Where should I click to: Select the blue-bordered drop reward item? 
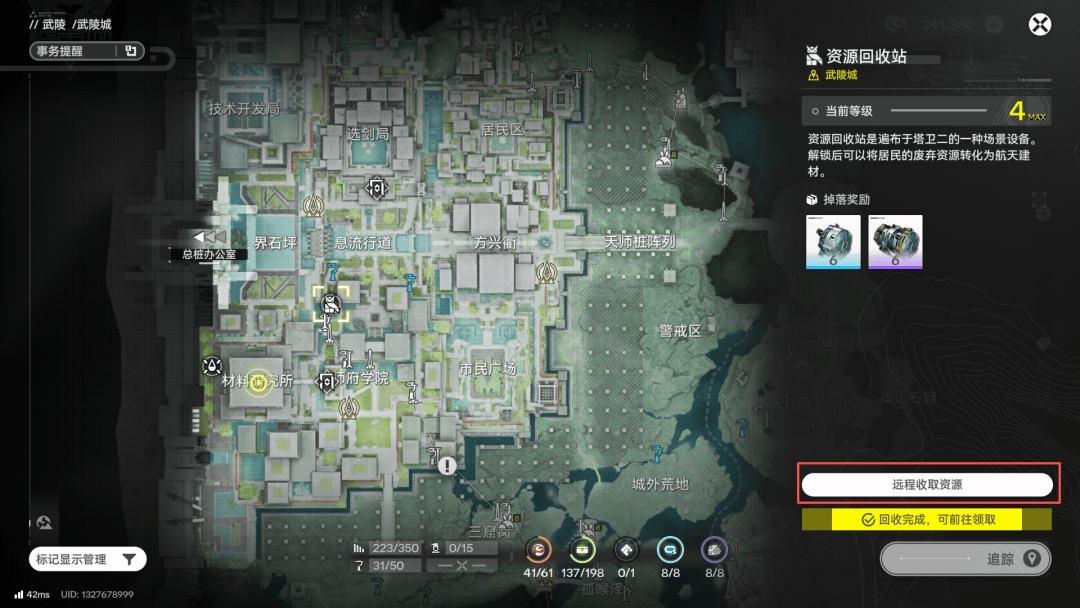click(833, 241)
